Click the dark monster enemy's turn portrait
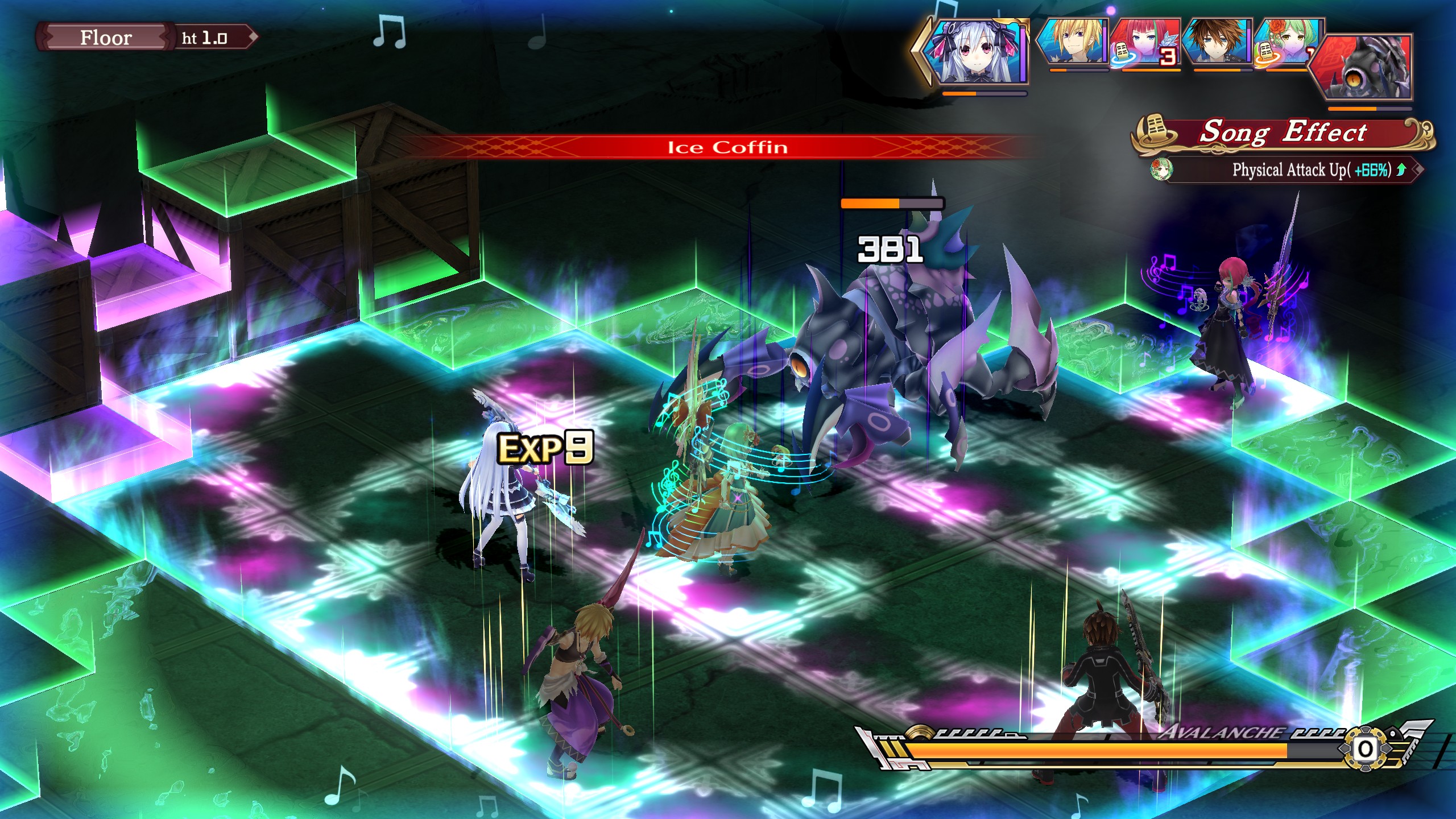 coord(1365,67)
